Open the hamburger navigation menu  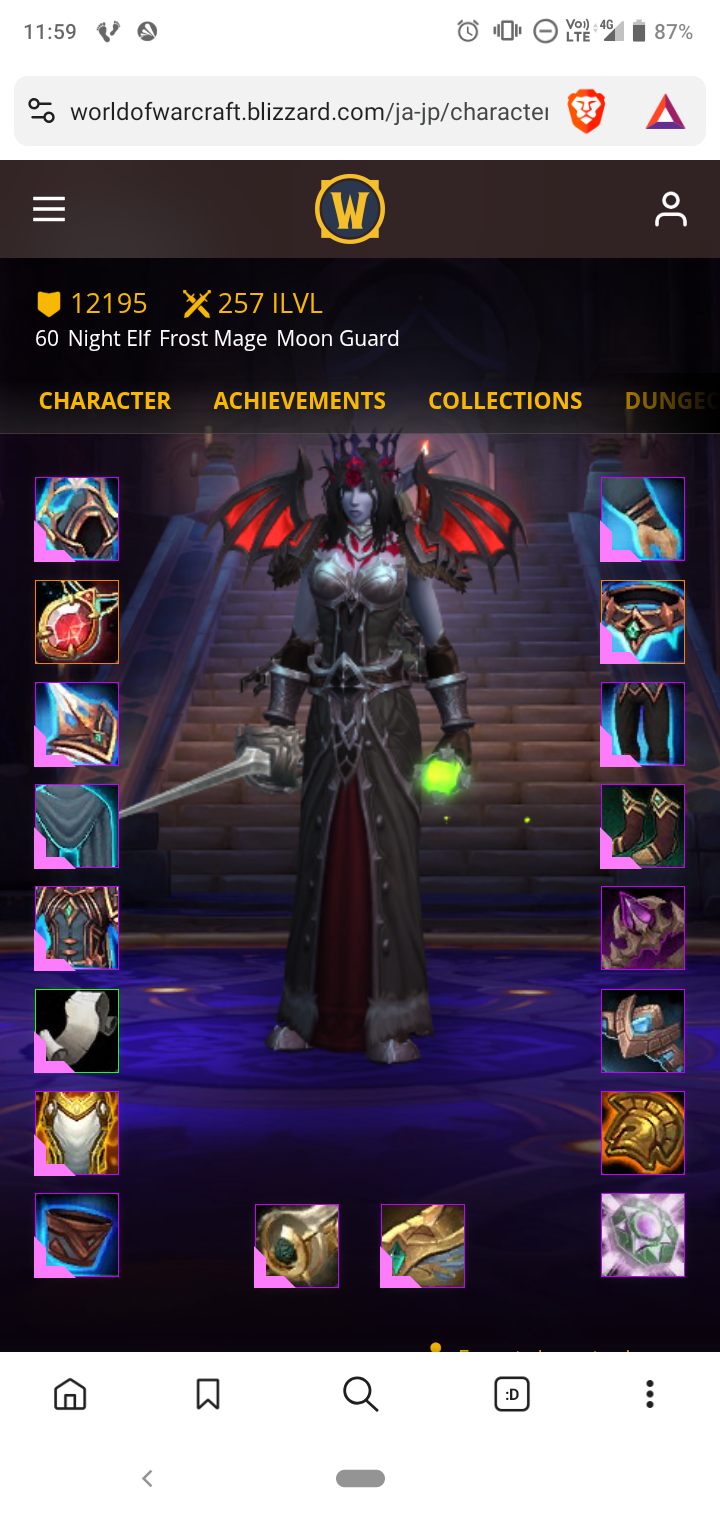[49, 209]
